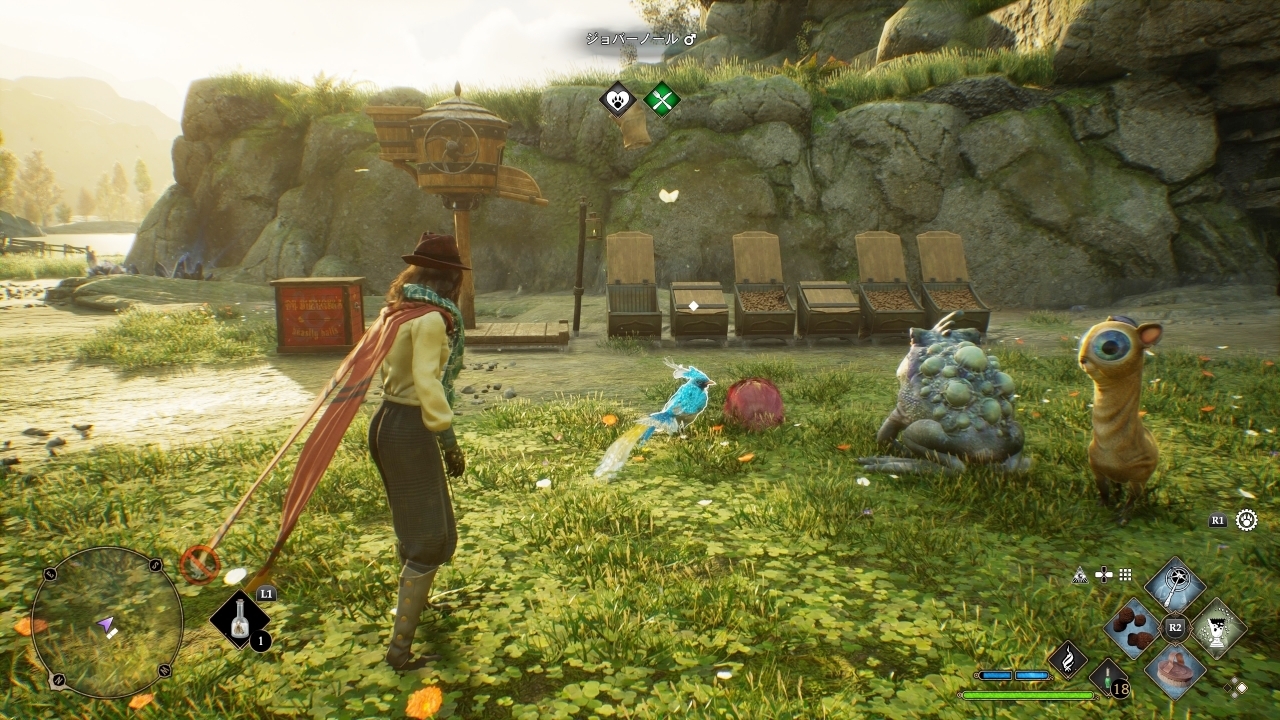Select the potion bottle tool slot
The image size is (1280, 720).
240,621
